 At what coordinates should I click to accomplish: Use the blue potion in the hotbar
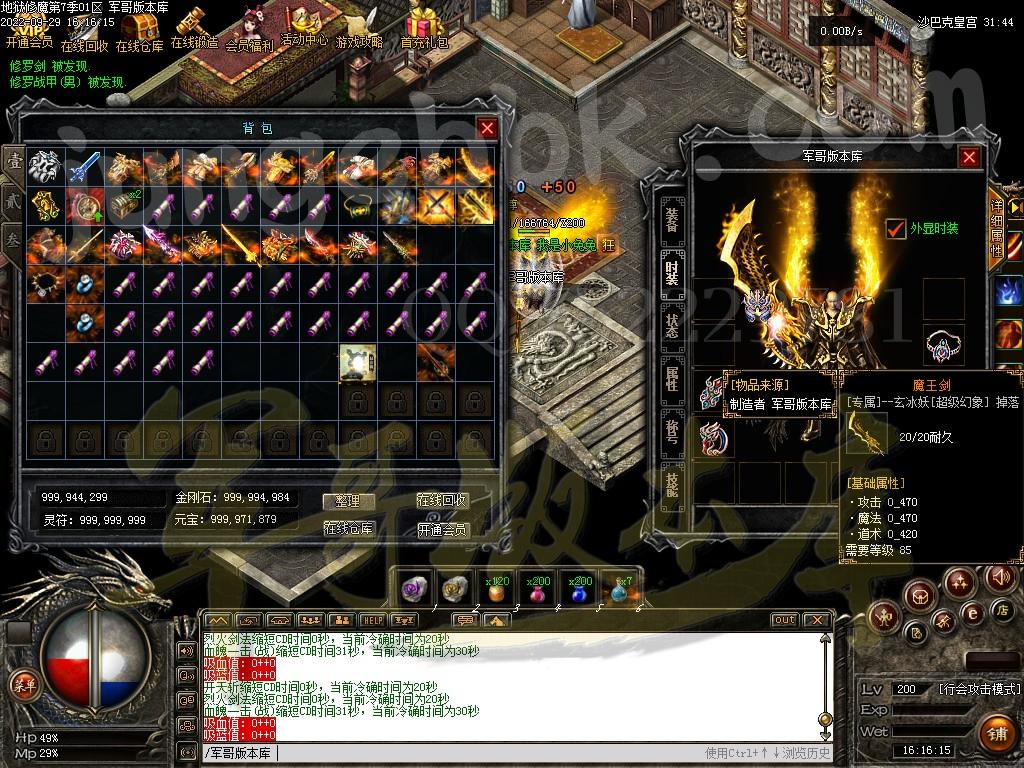point(580,589)
